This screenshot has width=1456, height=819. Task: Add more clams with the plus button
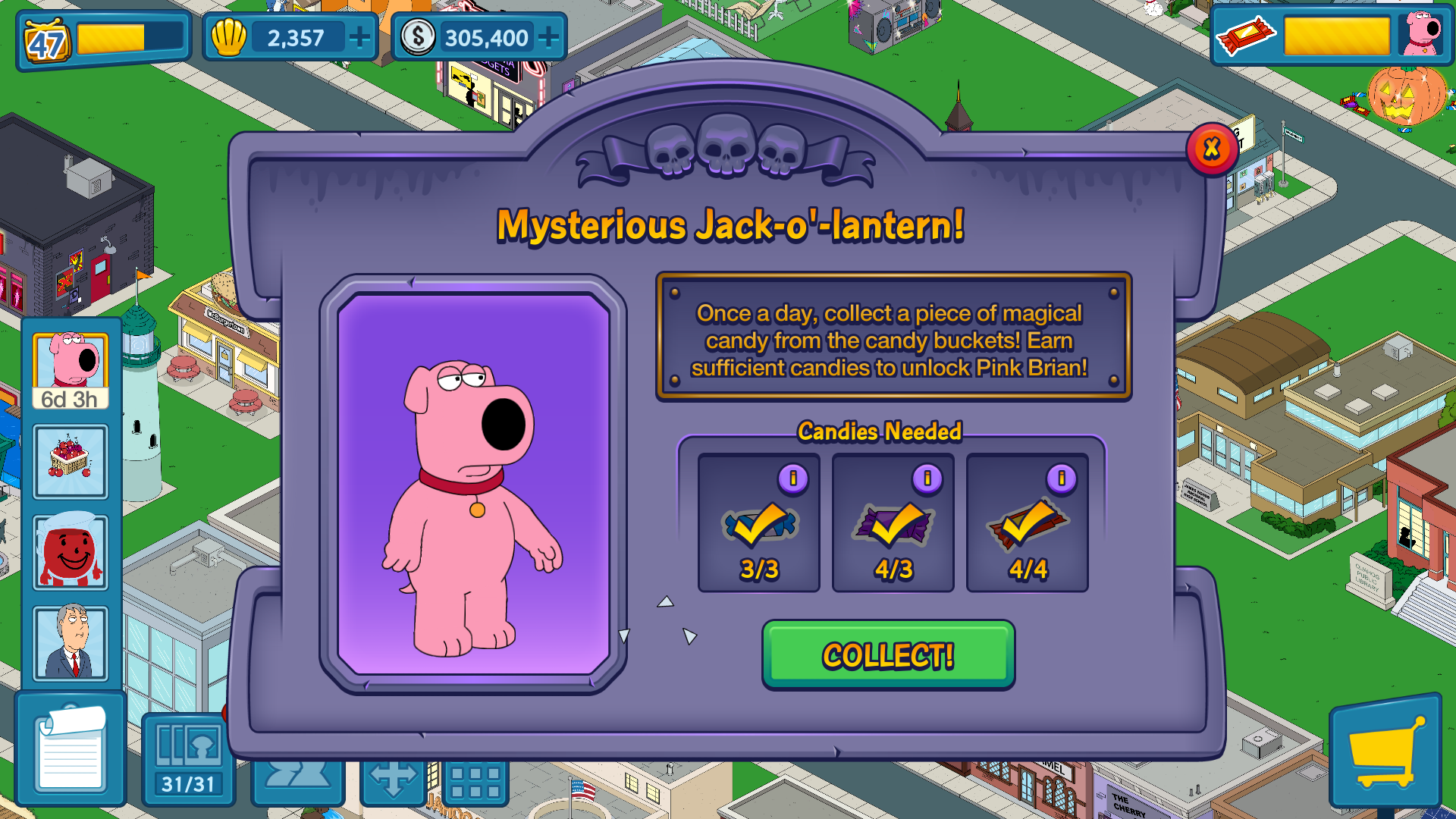pos(359,36)
